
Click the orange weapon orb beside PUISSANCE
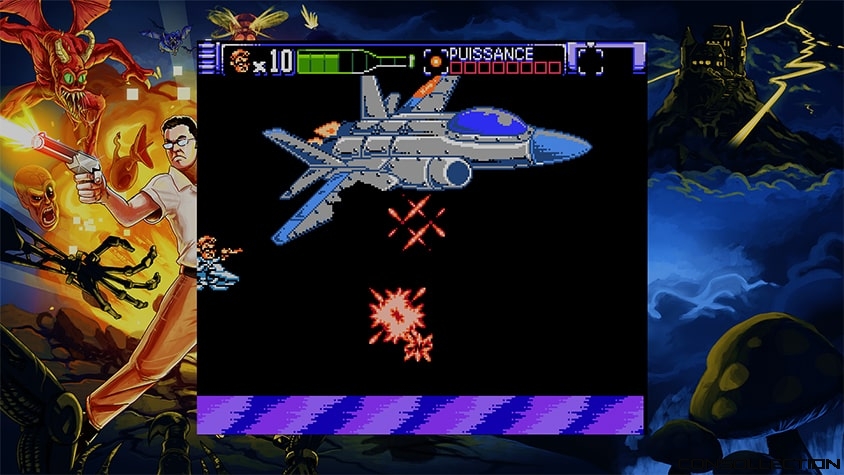[436, 61]
